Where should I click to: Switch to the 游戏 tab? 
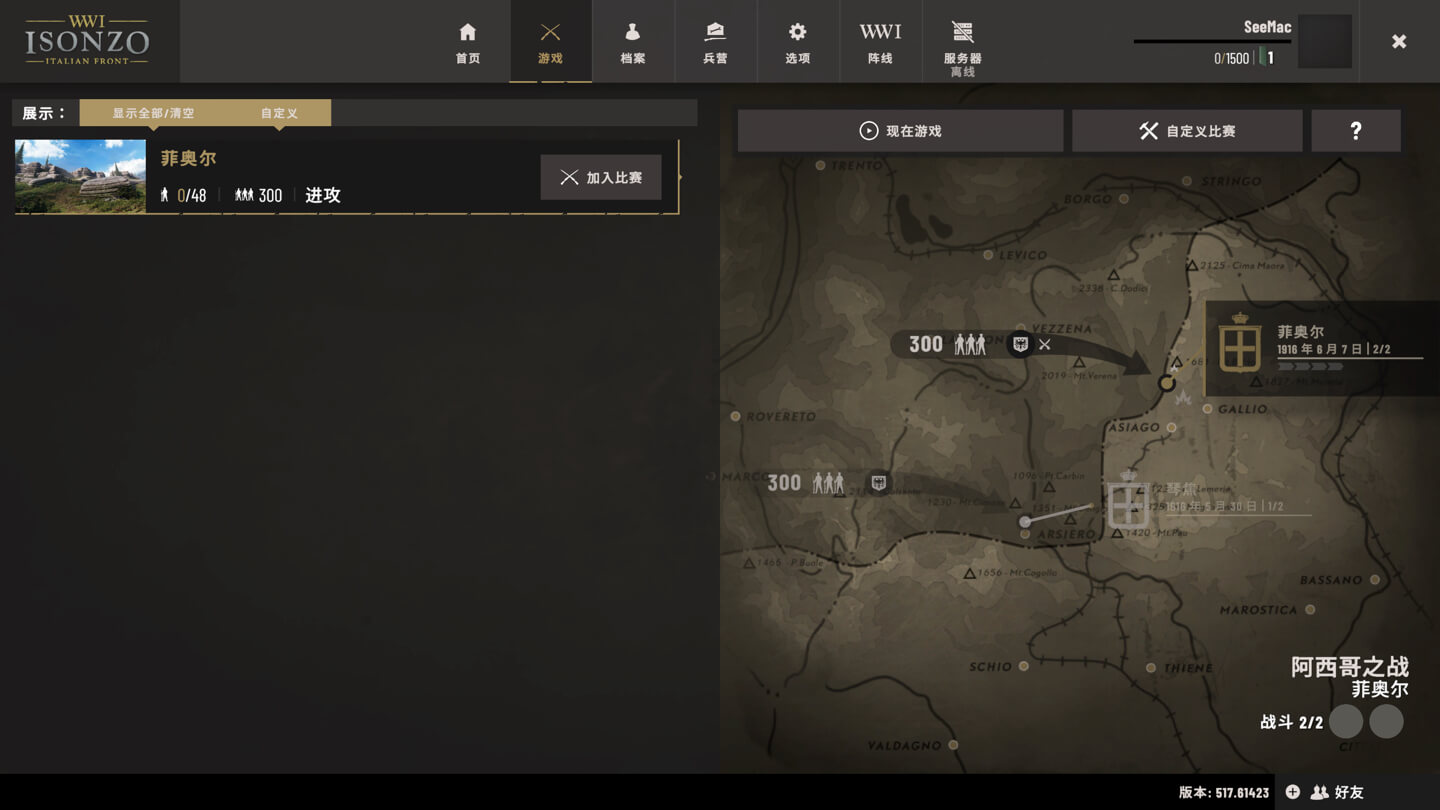(550, 42)
